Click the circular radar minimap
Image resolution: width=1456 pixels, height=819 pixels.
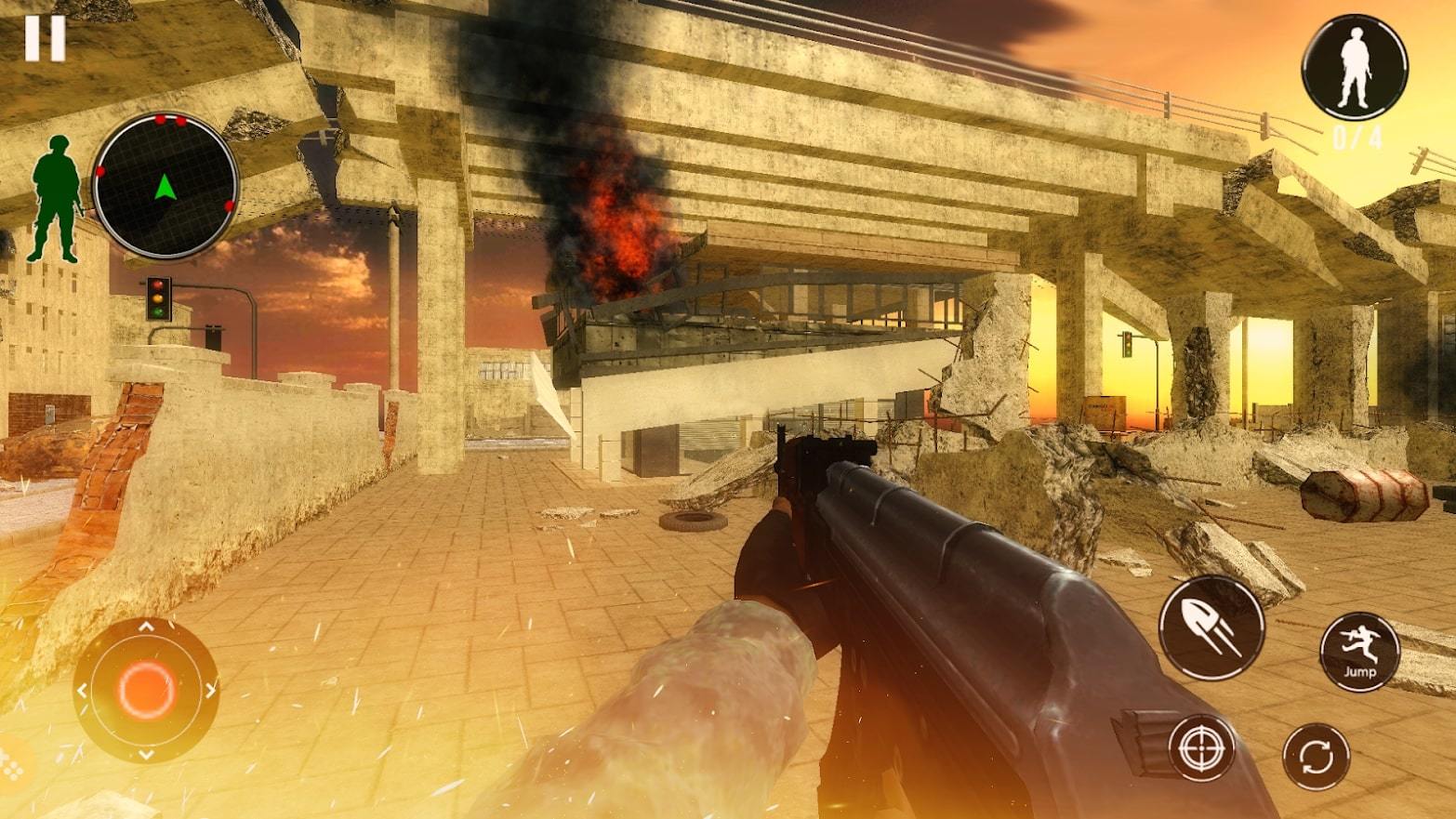tap(165, 187)
